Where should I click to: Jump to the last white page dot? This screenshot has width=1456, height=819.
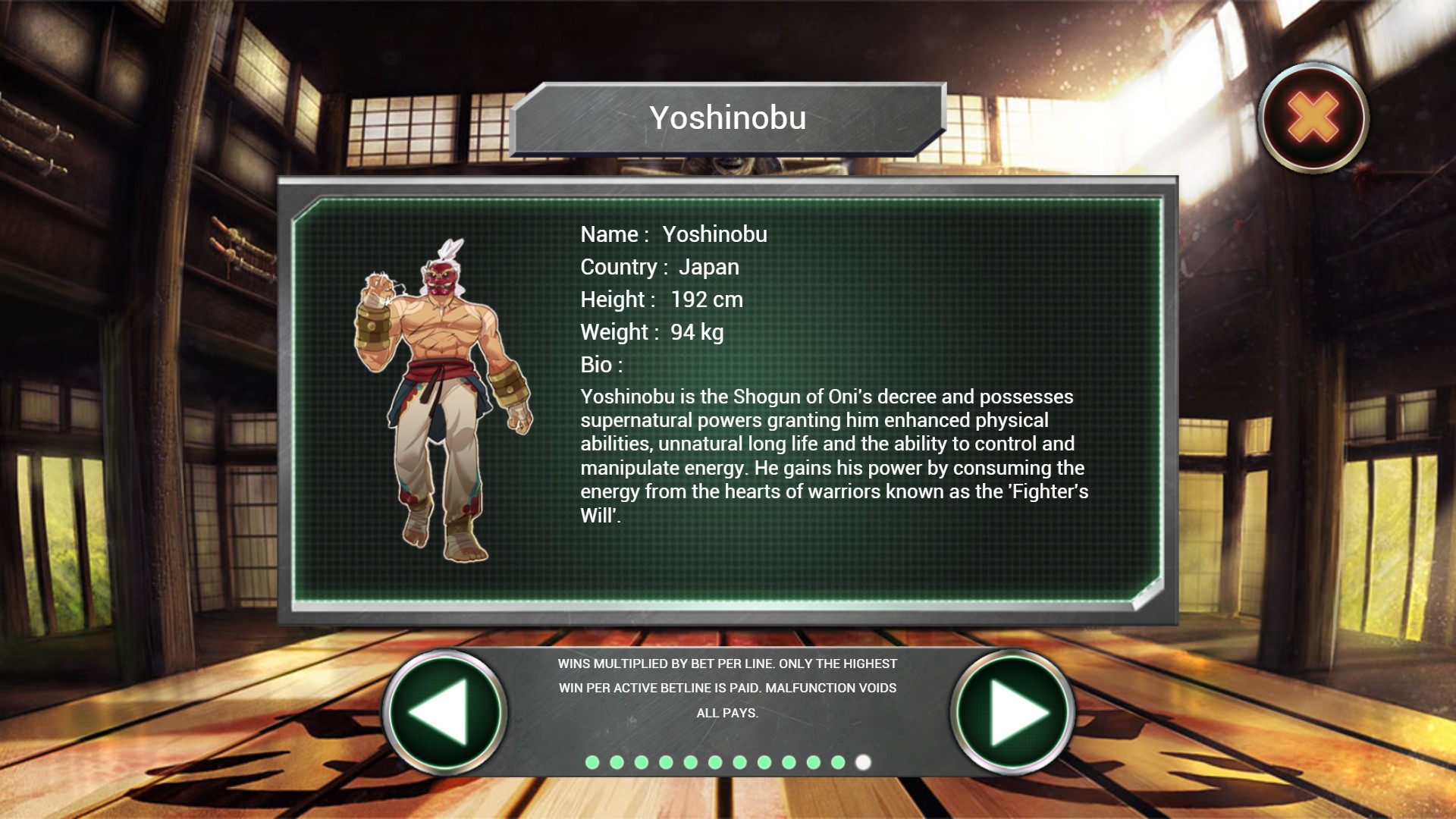pos(863,762)
